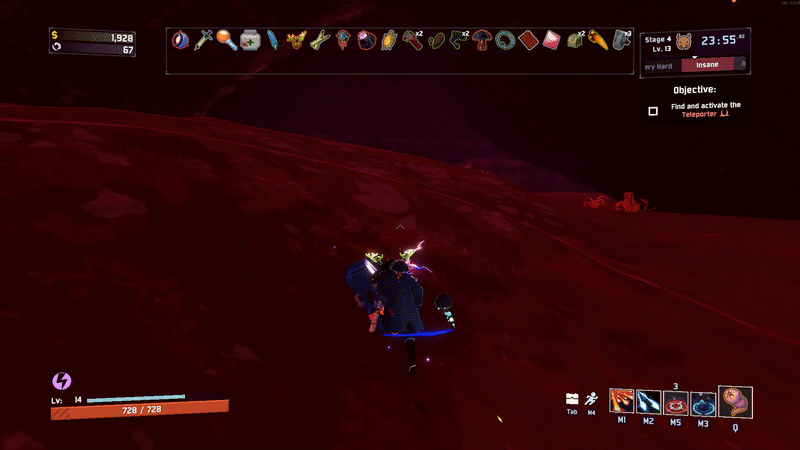Open the scoreboard via the Tab icon
800x450 pixels.
pyautogui.click(x=572, y=398)
